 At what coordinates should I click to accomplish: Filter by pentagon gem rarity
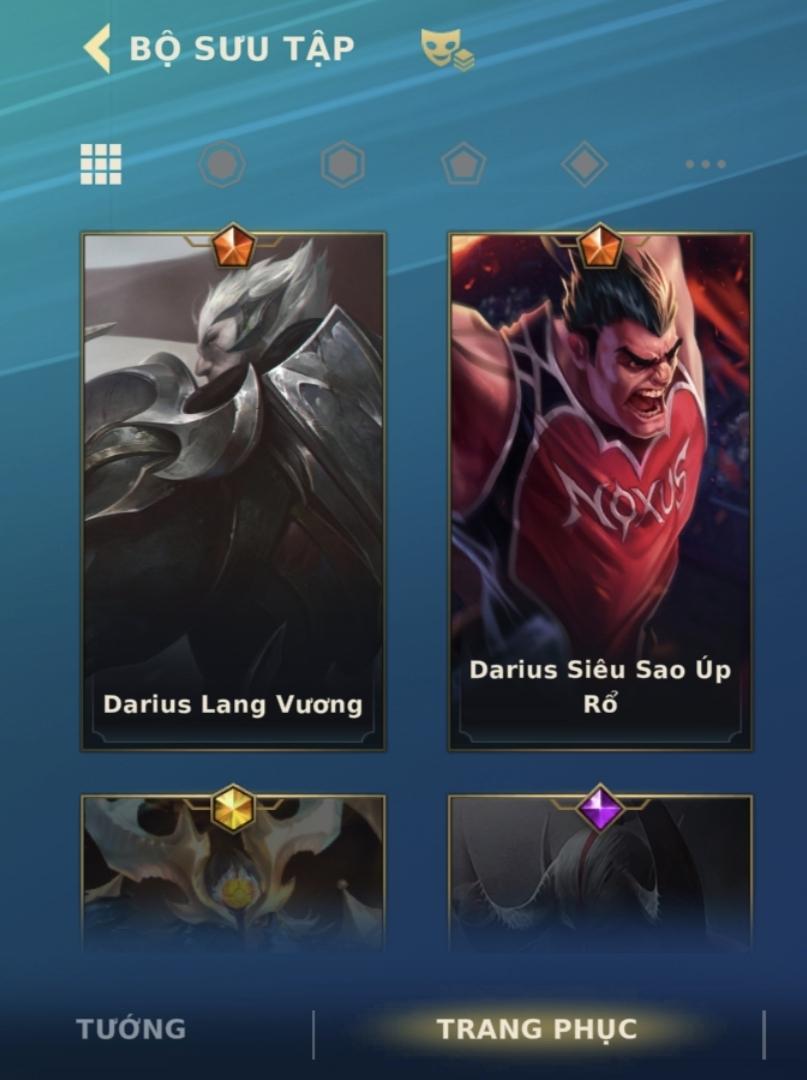pos(464,164)
